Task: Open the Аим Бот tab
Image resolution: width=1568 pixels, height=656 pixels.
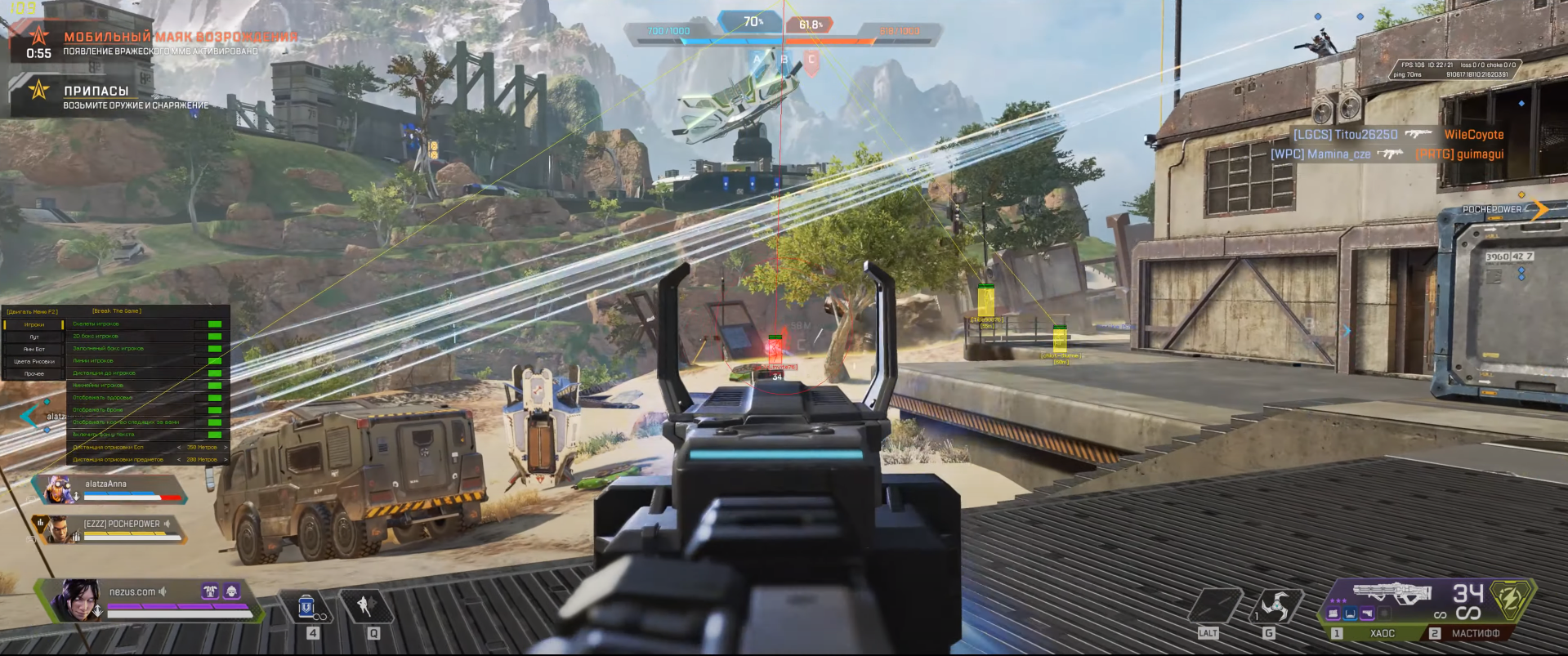Action: pos(34,349)
